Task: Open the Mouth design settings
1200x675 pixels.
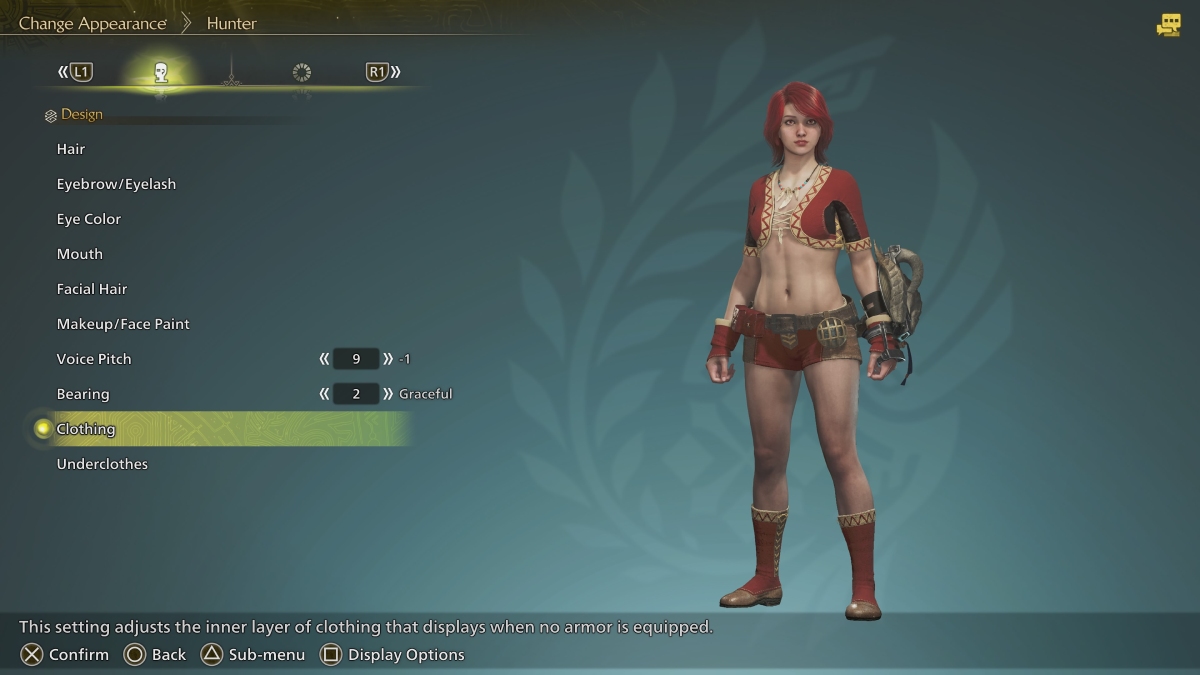Action: pos(80,254)
